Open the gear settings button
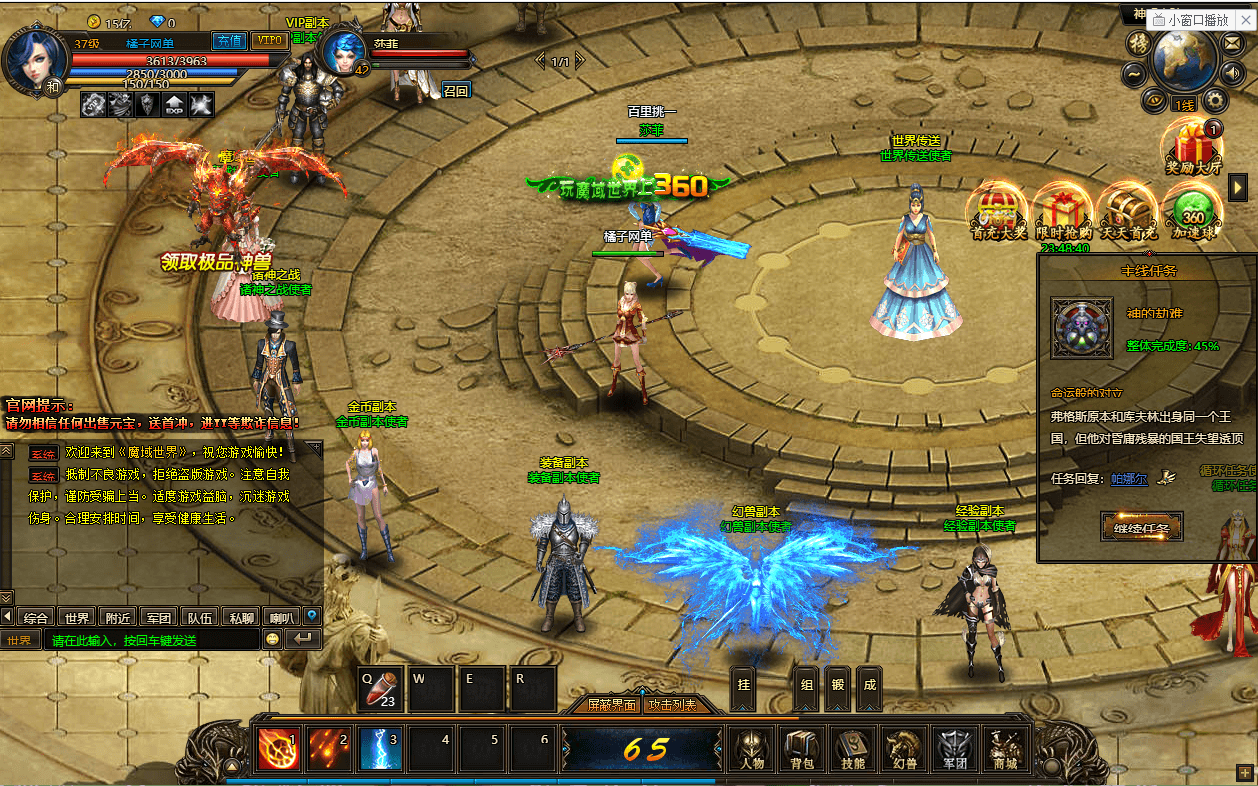The image size is (1258, 786). pos(1215,99)
